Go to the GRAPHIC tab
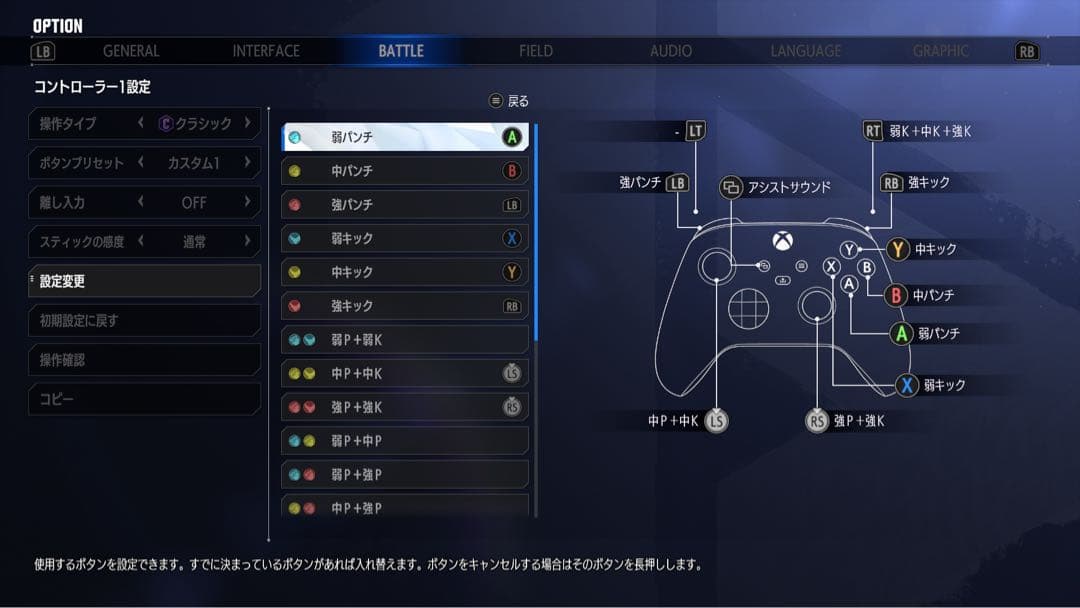 pos(940,51)
